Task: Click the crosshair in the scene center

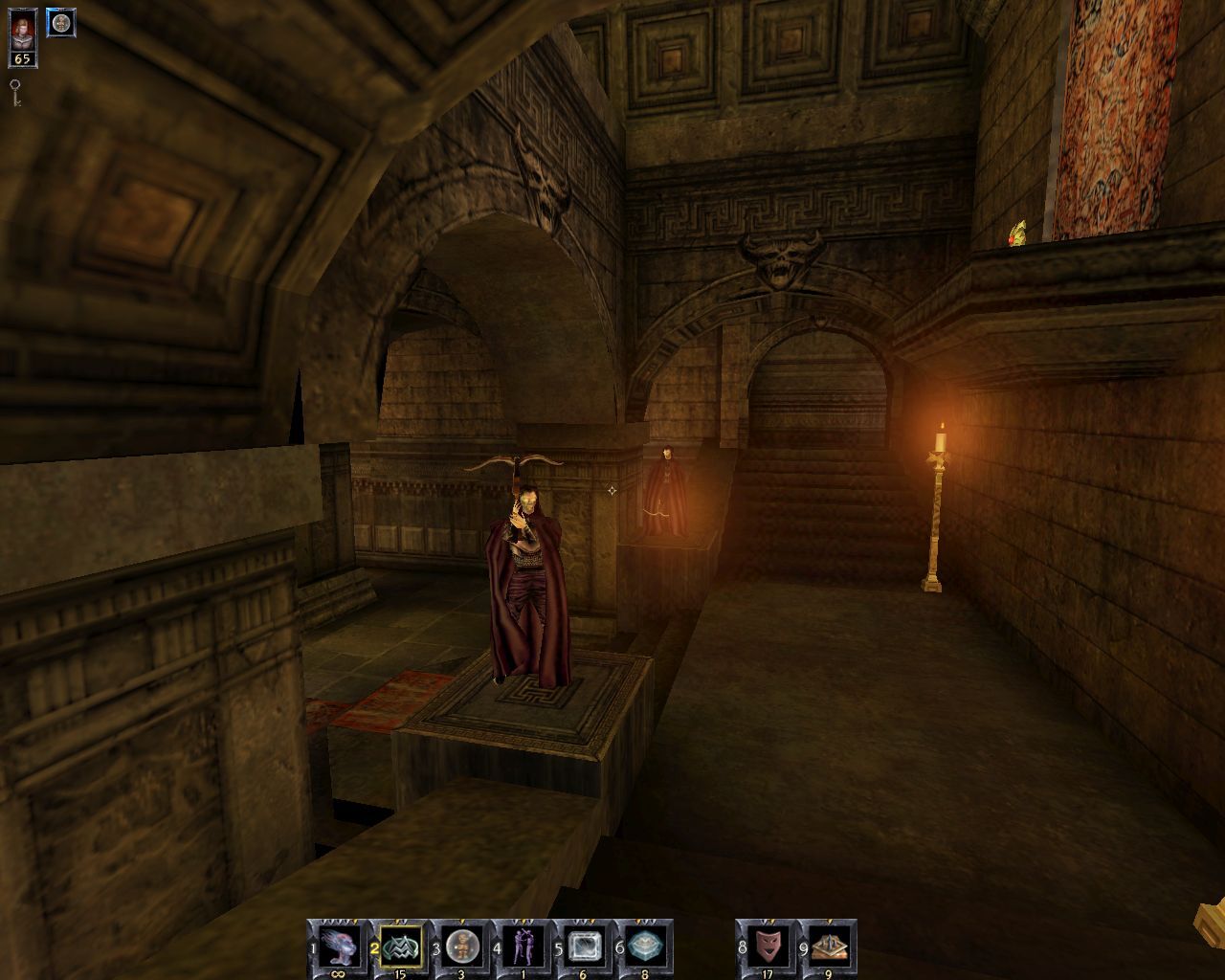Action: tap(611, 490)
